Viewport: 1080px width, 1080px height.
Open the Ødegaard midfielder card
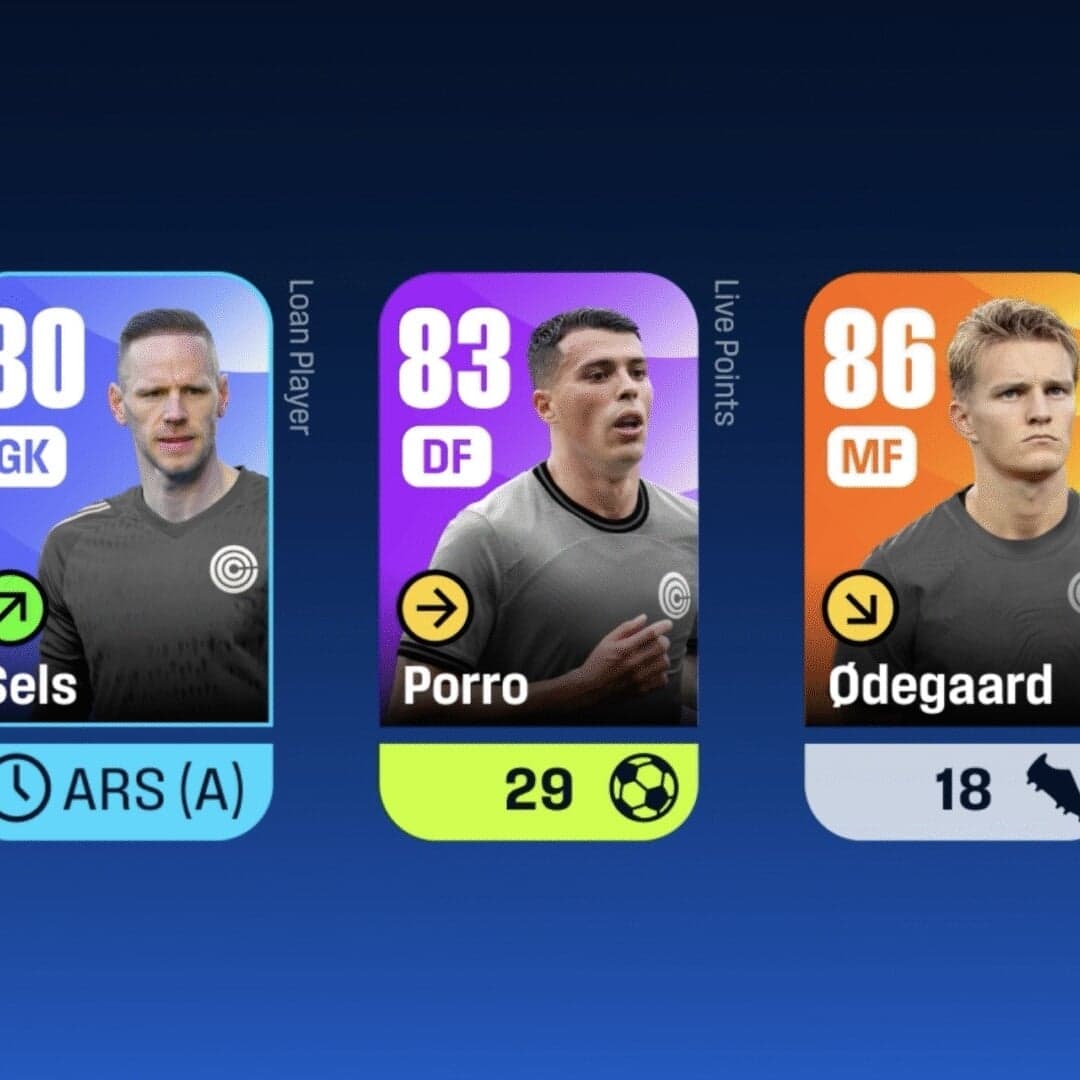(x=942, y=500)
